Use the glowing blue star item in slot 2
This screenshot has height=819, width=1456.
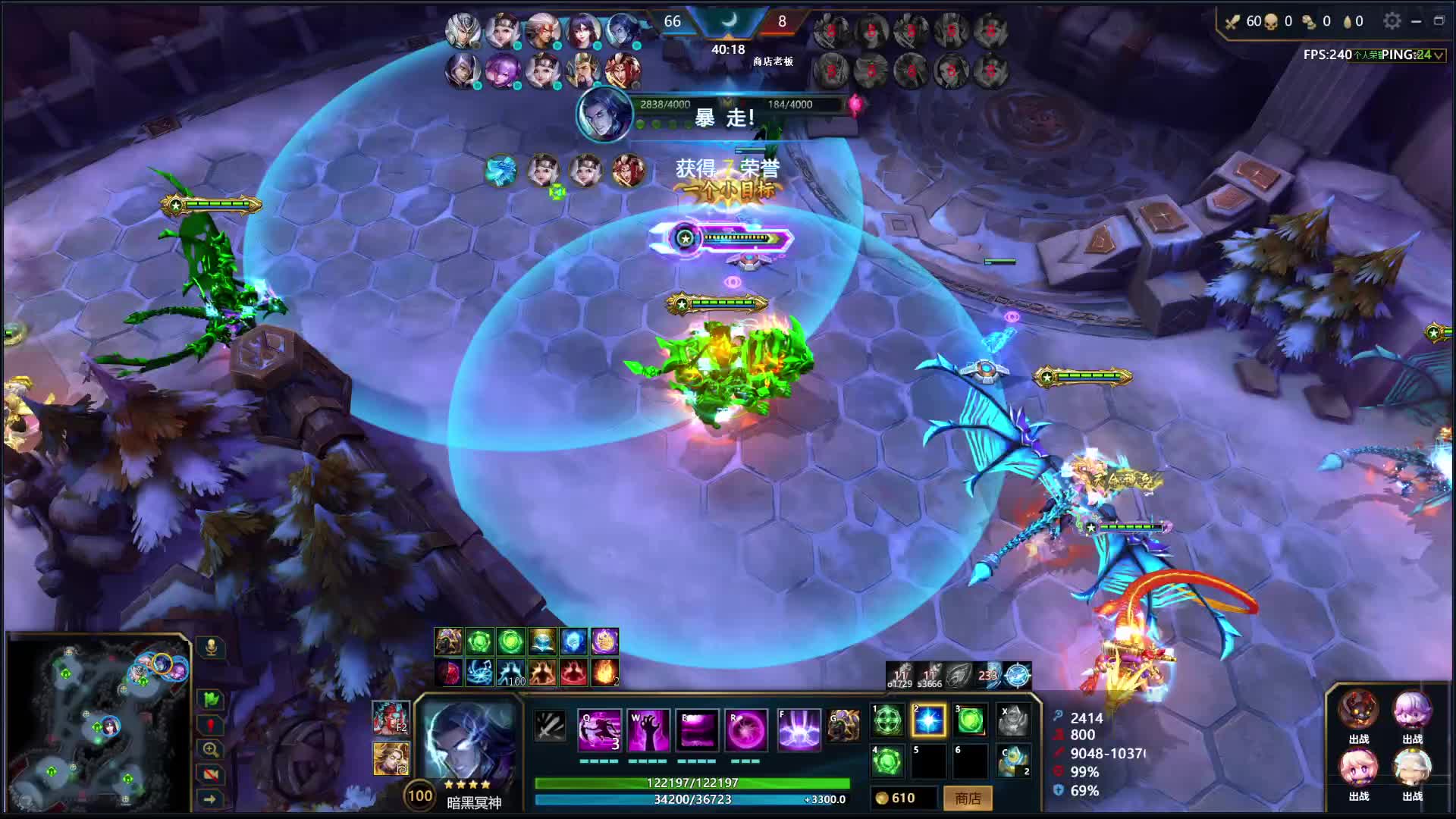click(x=928, y=720)
